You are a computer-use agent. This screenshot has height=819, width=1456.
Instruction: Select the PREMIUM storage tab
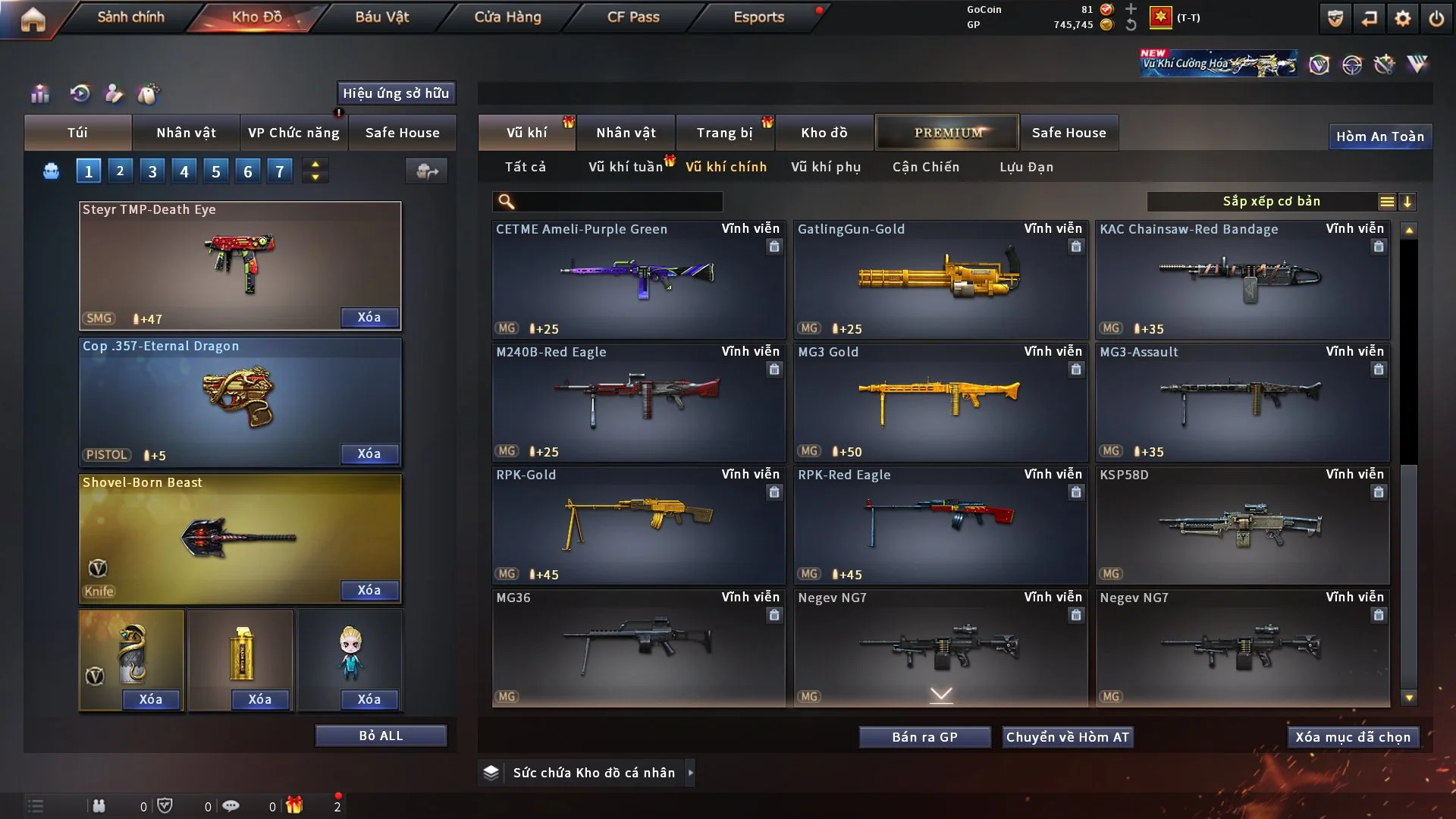click(947, 133)
